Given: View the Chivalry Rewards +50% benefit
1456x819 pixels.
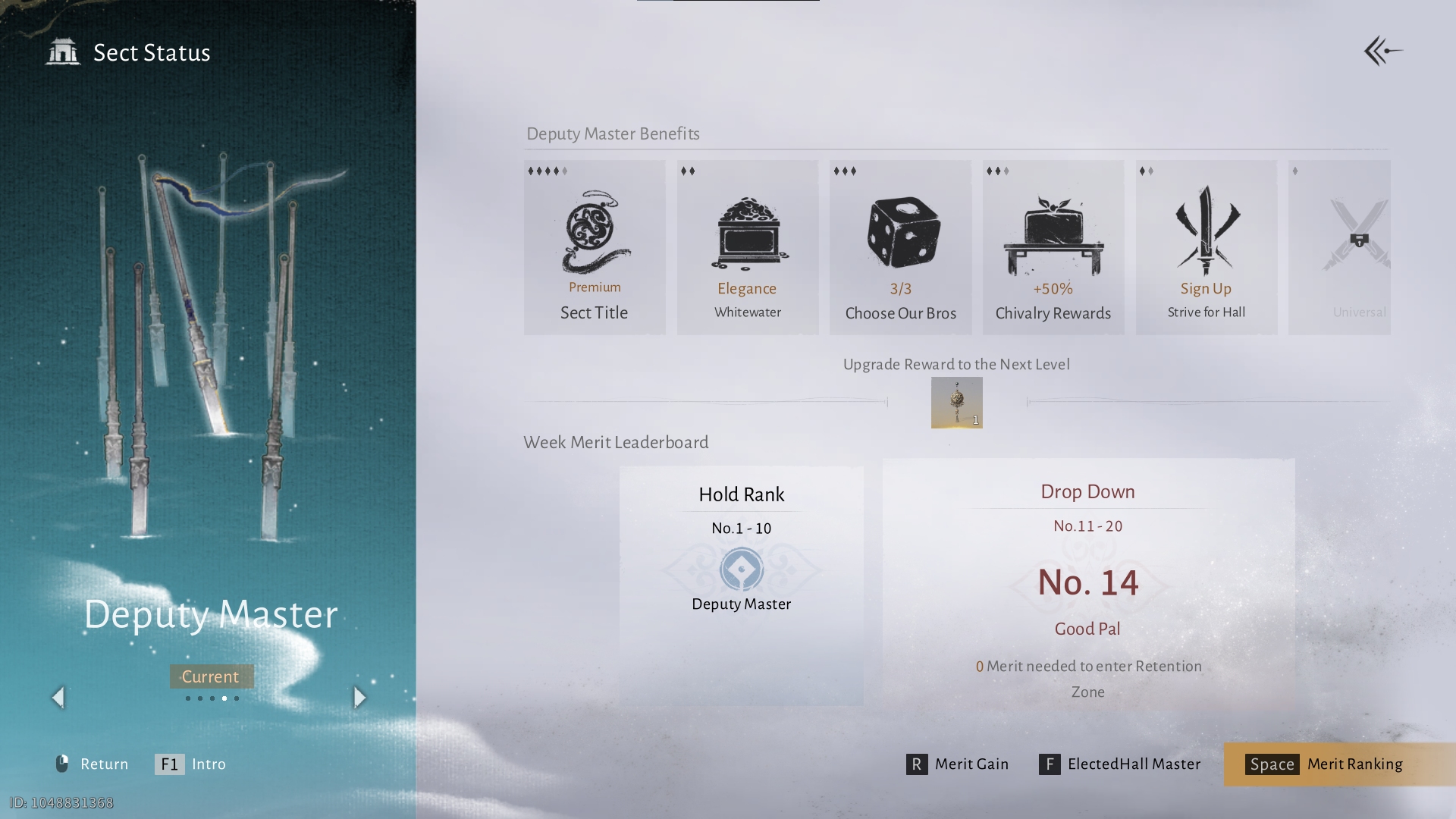Looking at the screenshot, I should [1053, 247].
